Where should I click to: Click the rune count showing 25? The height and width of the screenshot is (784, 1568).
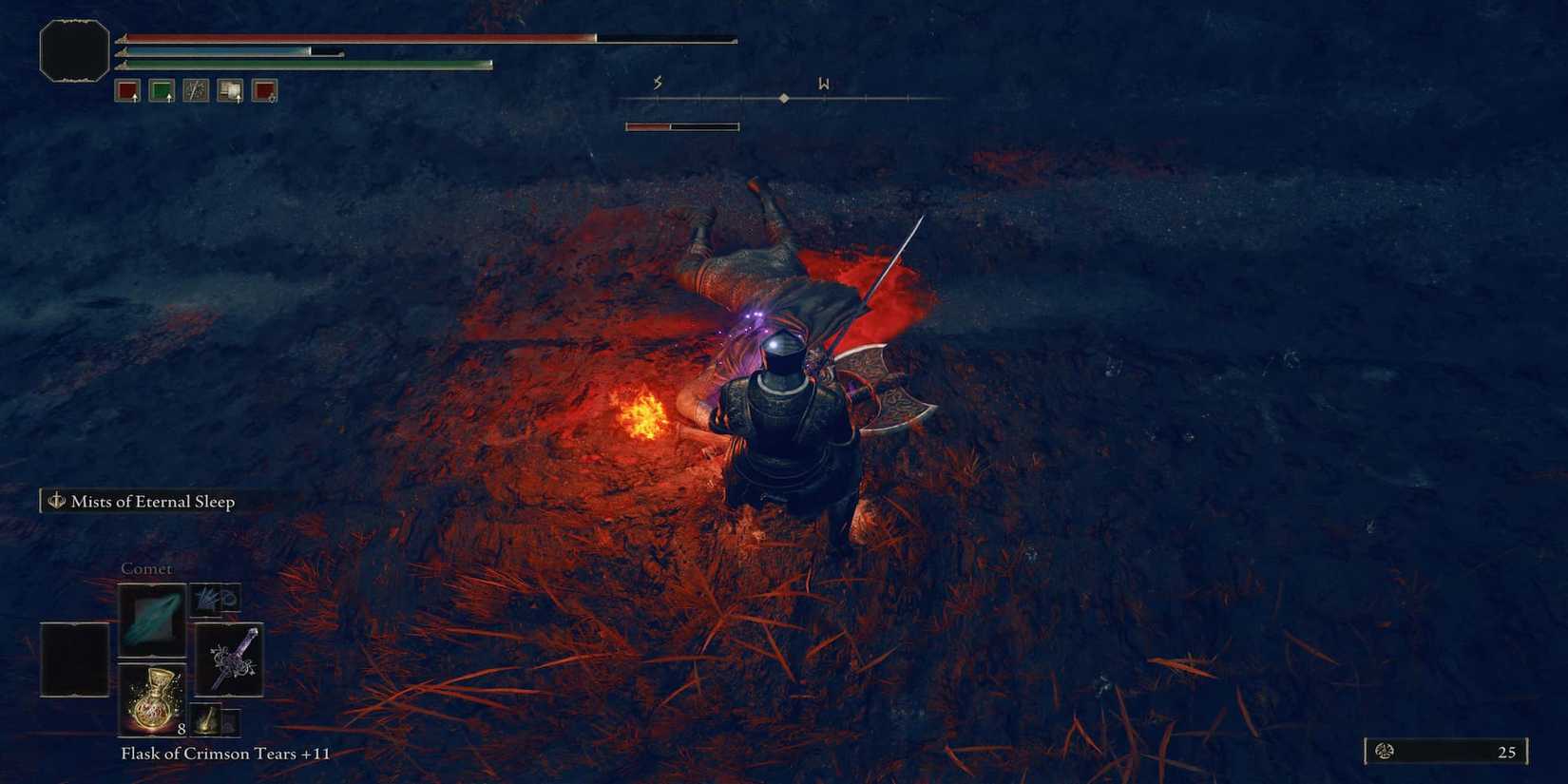click(1506, 752)
